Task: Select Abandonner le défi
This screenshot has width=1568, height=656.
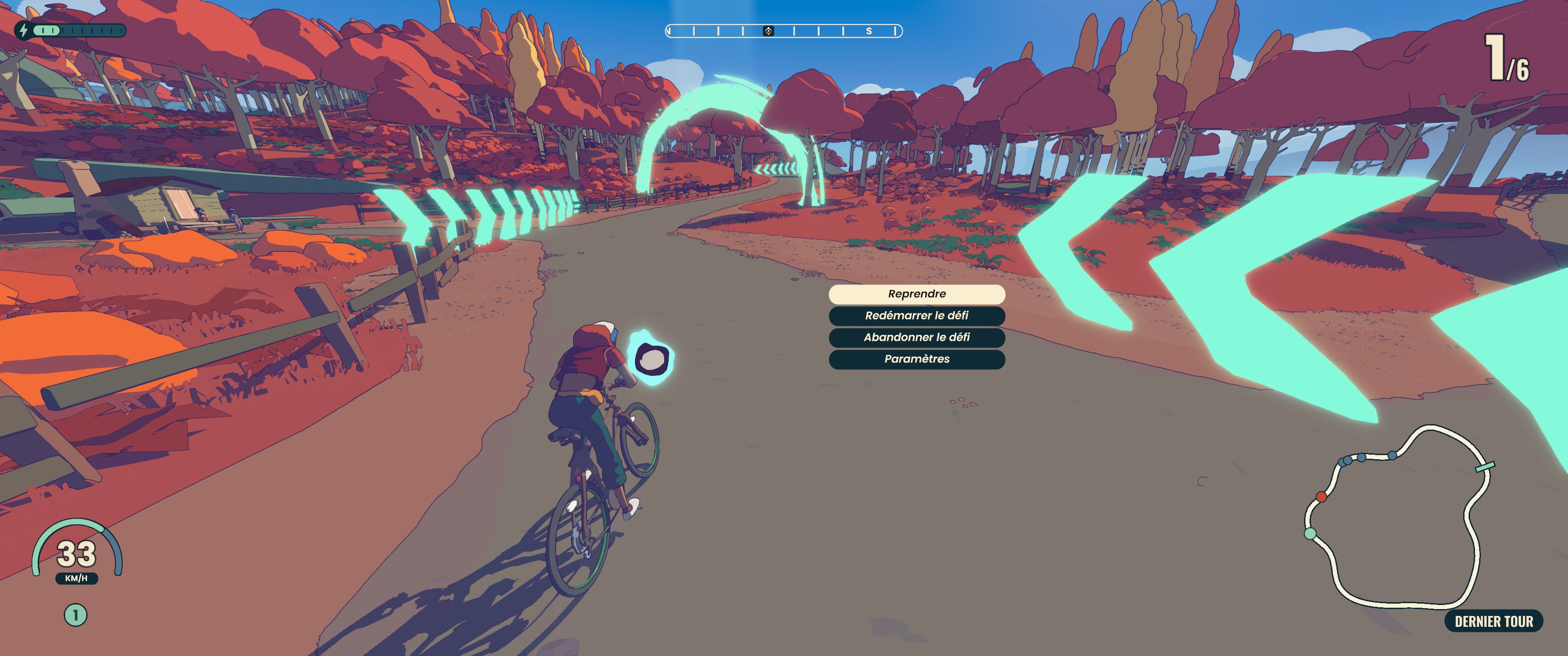Action: click(x=916, y=337)
